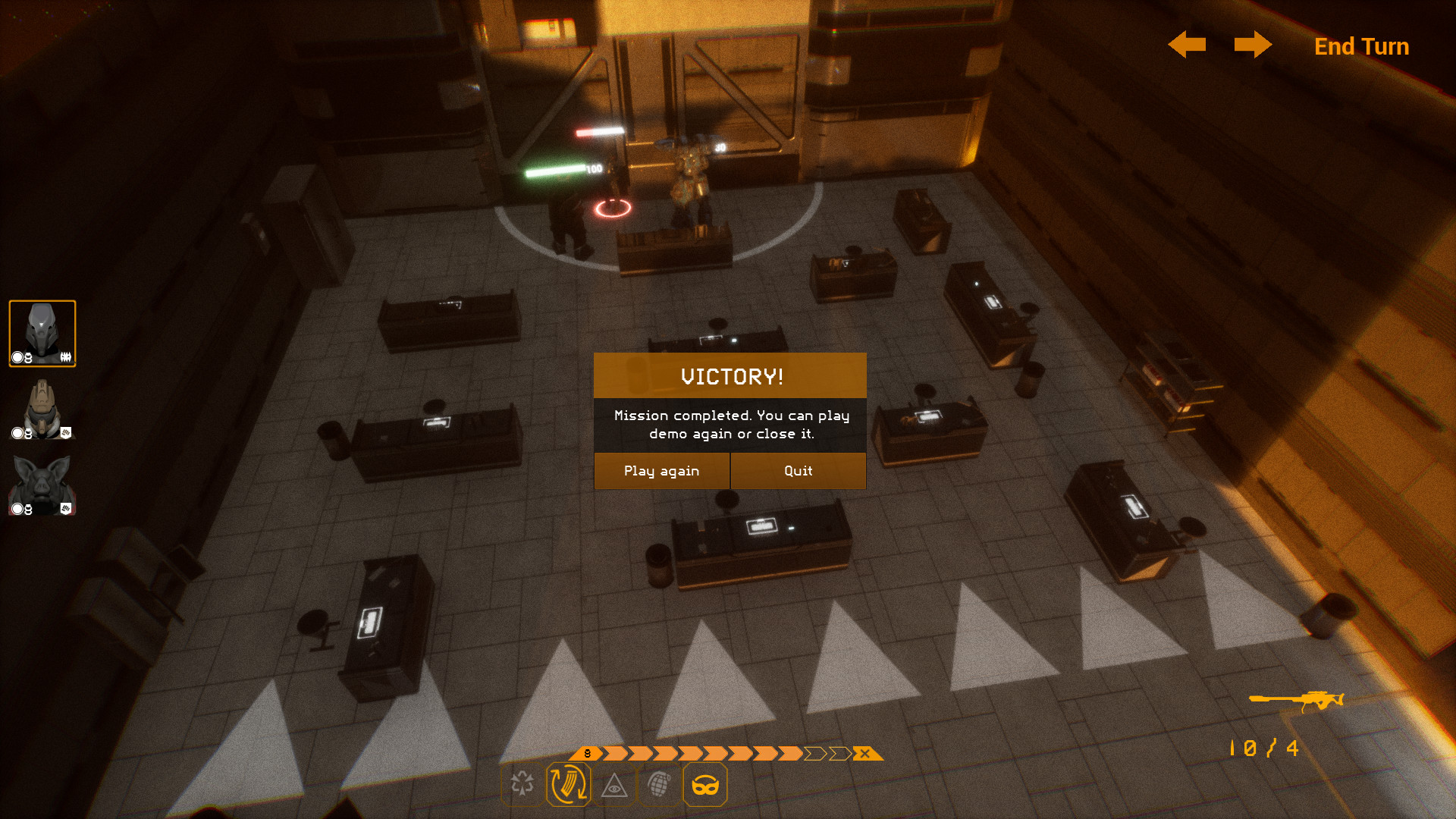Activate the mask stealth ability

[705, 784]
